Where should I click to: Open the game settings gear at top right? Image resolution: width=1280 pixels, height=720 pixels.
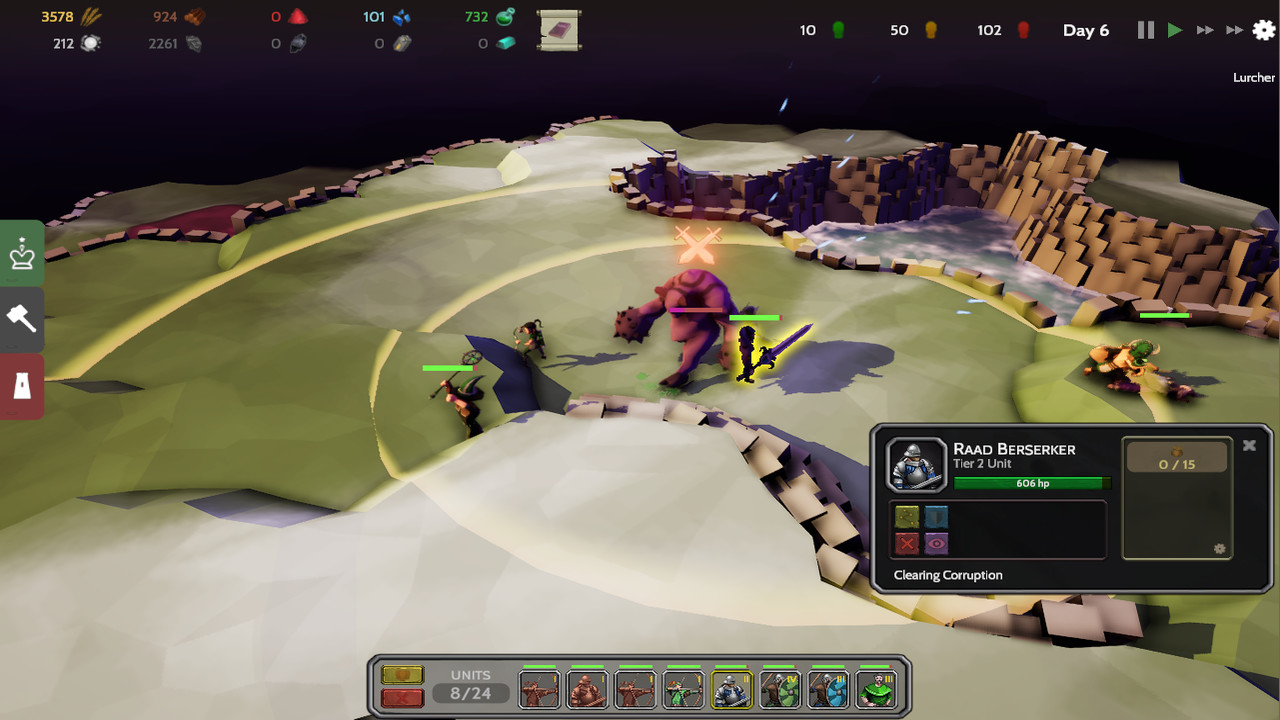pyautogui.click(x=1262, y=30)
